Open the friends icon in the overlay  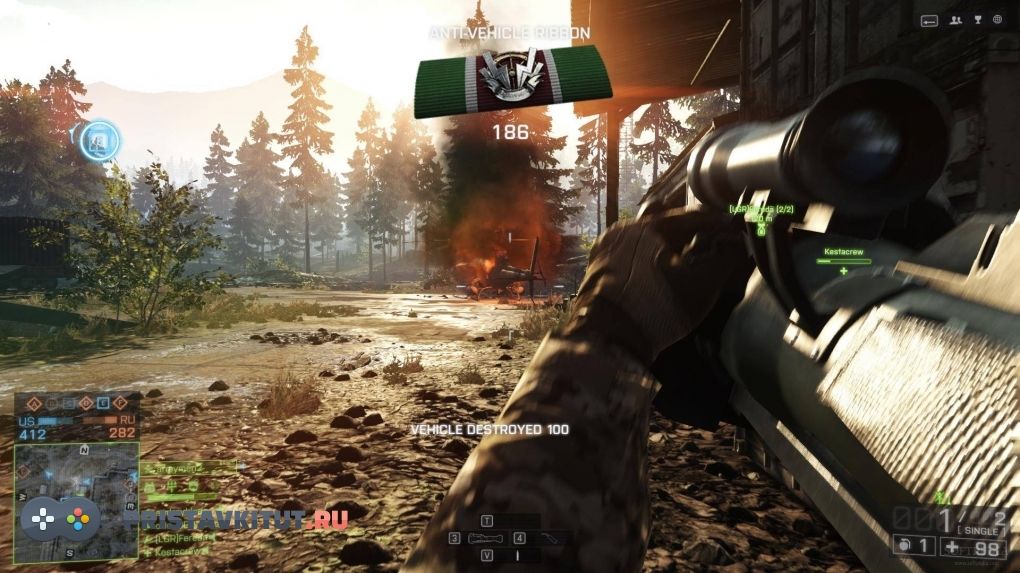click(955, 19)
